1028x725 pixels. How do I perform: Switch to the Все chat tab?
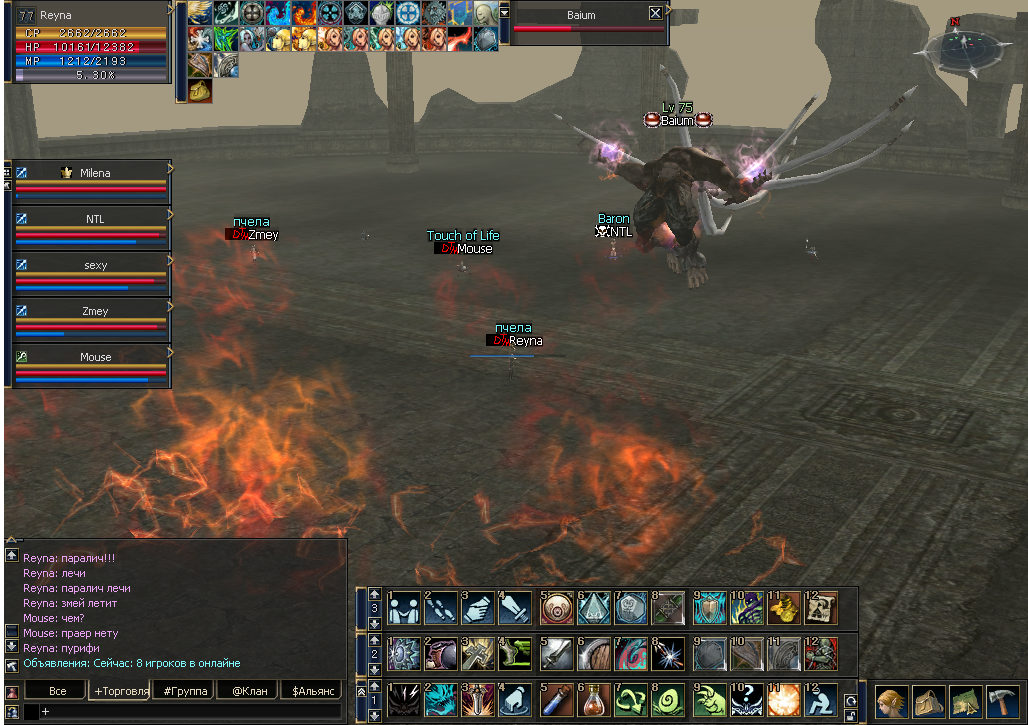[x=57, y=691]
